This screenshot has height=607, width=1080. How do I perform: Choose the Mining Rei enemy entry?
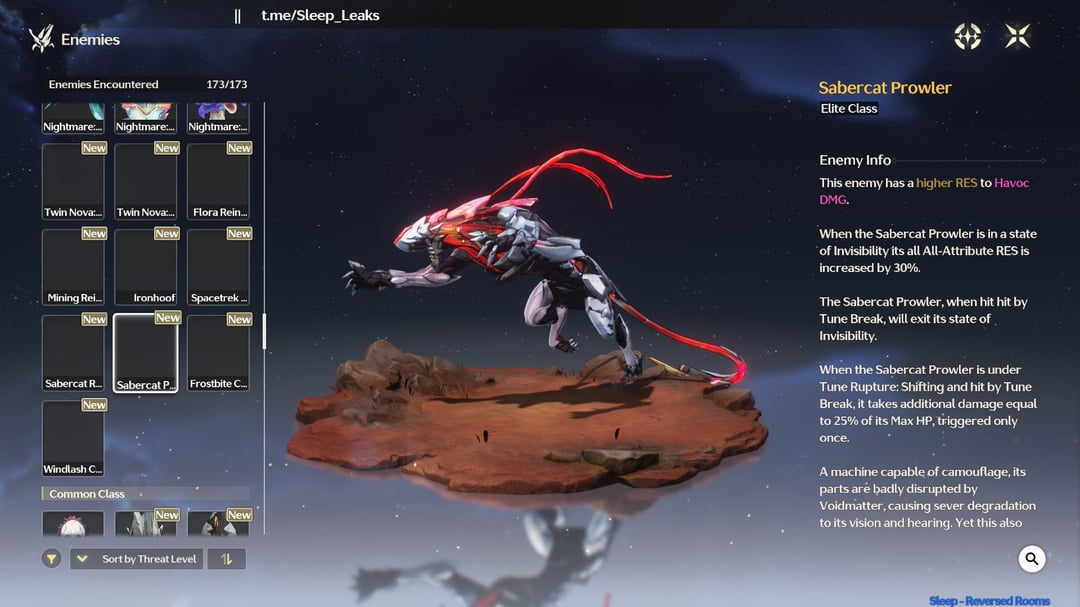73,267
